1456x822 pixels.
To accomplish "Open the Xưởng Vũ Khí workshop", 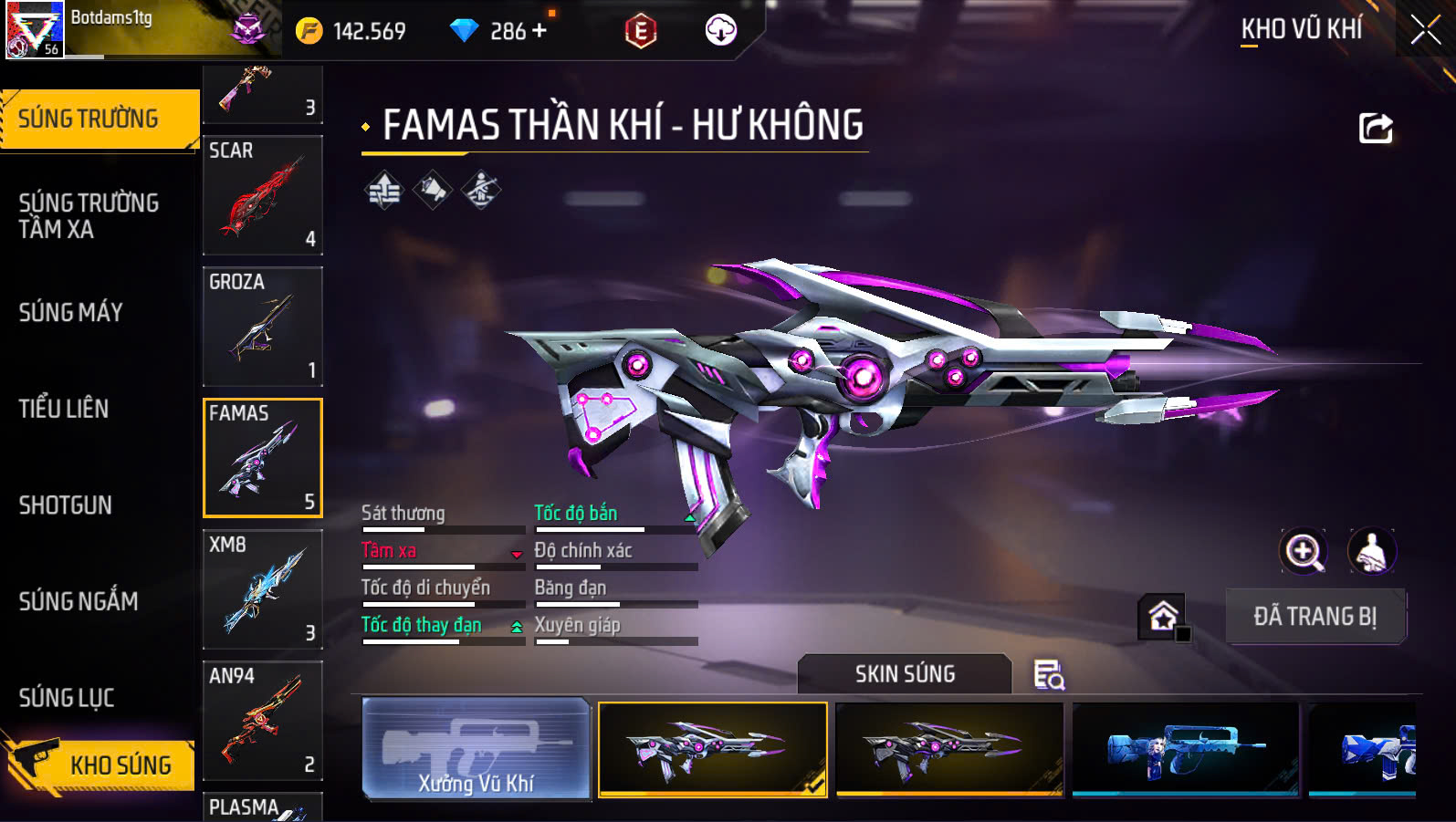I will click(476, 748).
